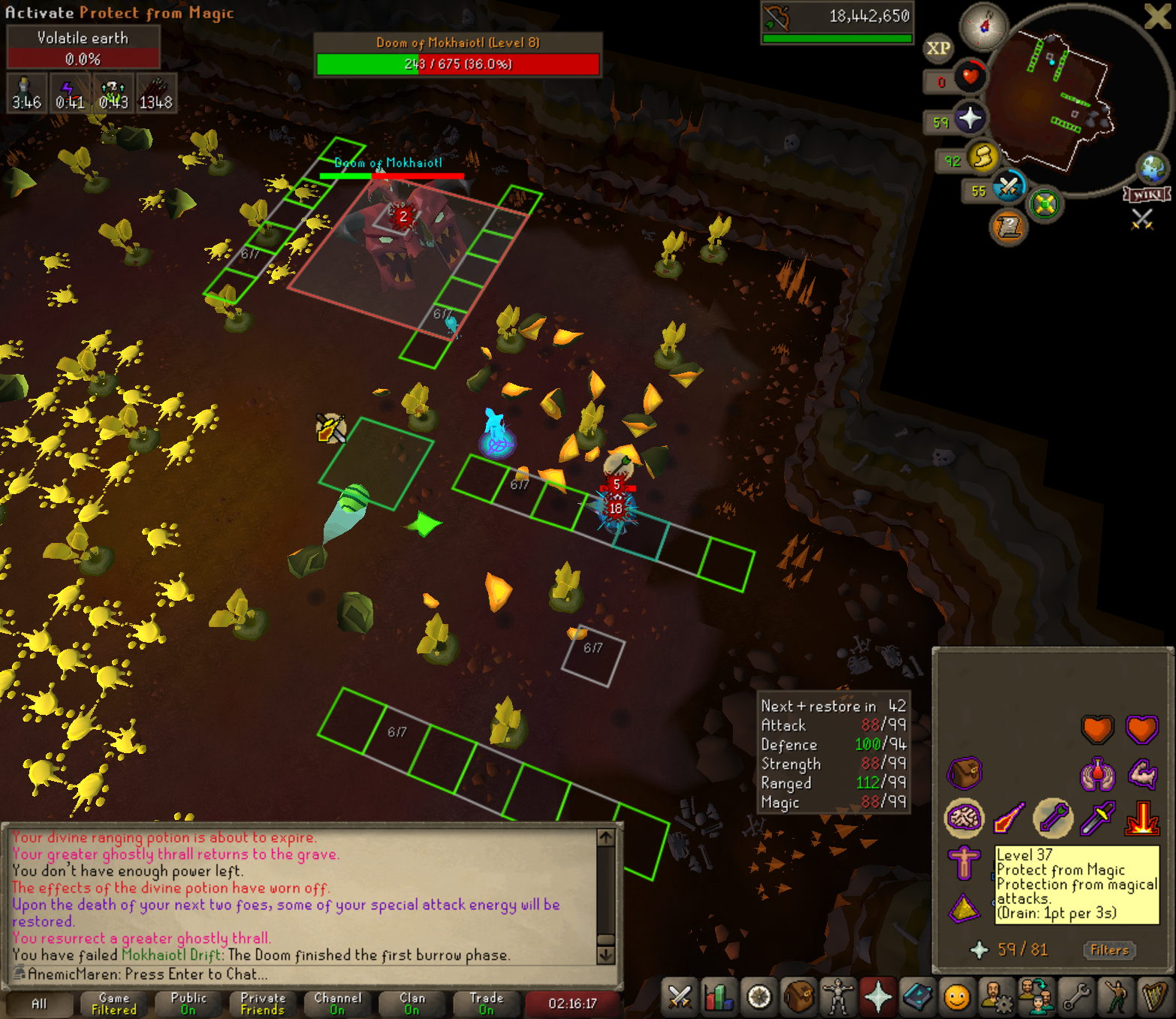
Task: Show the Skills tab with bar chart icon
Action: click(x=719, y=998)
